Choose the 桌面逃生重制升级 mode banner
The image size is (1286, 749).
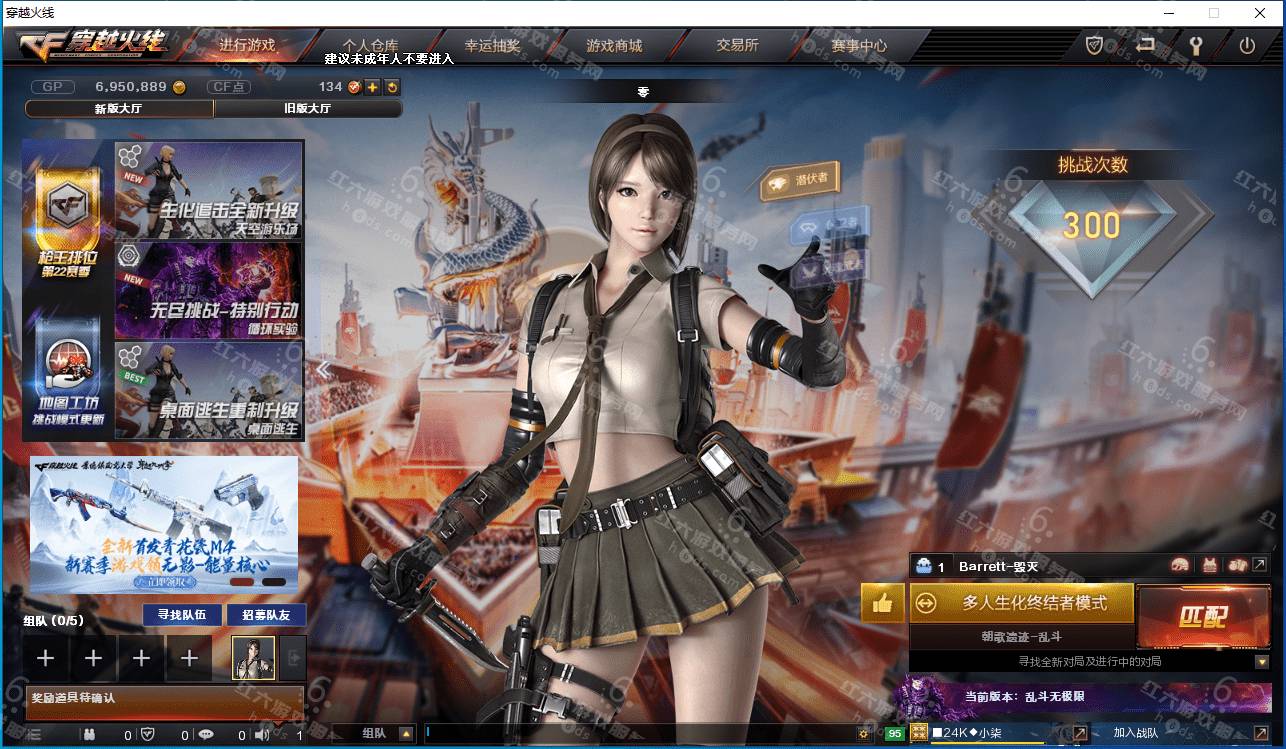[209, 390]
